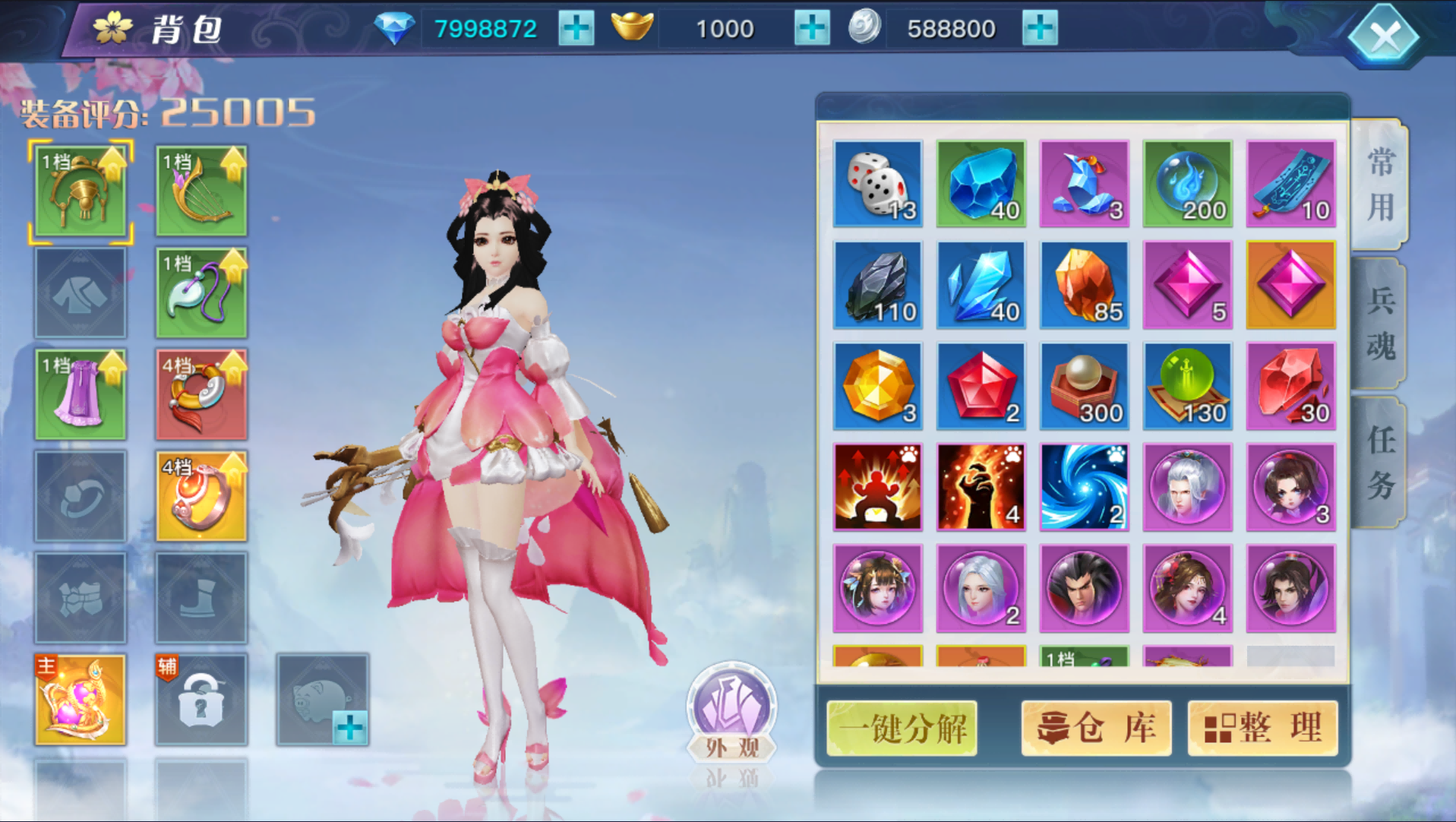The image size is (1456, 822).
Task: Click the blue flame item showing 200
Action: coord(1187,182)
